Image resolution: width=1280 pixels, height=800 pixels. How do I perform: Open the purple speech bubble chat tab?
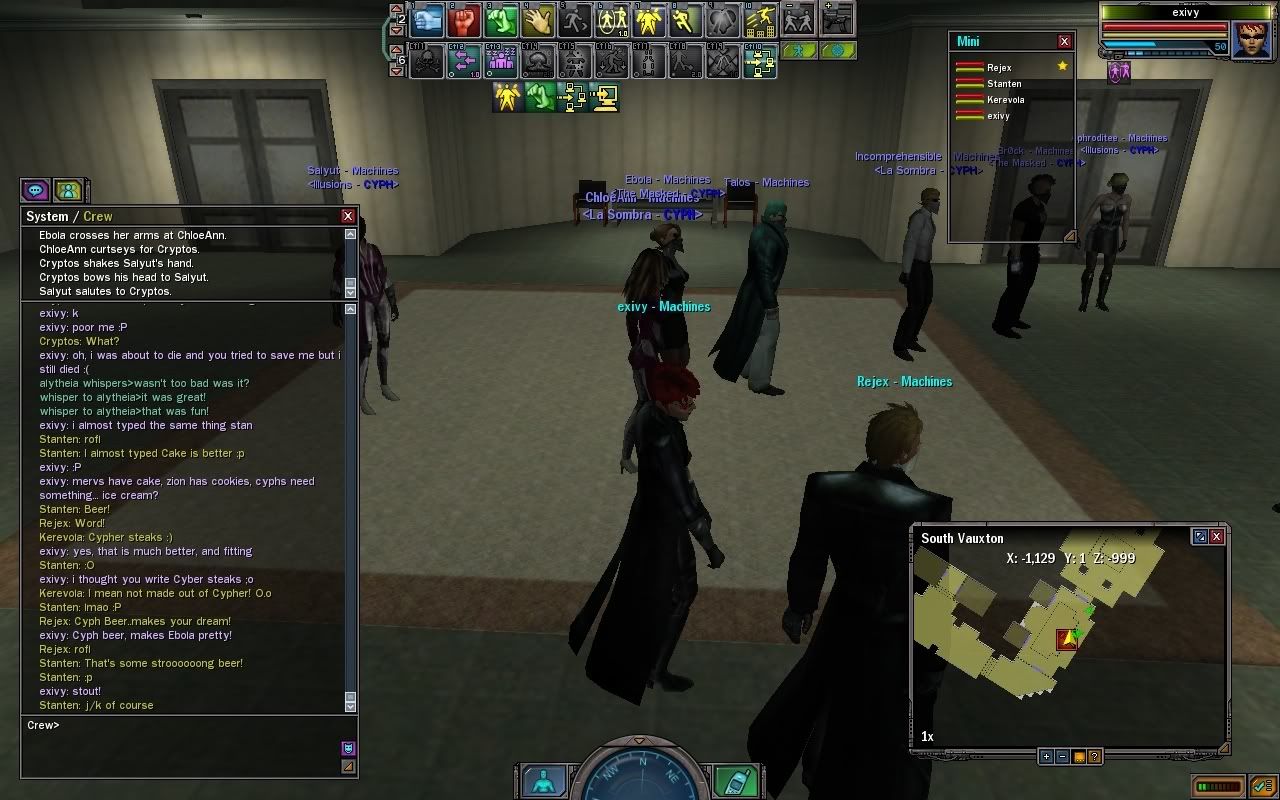pos(36,190)
